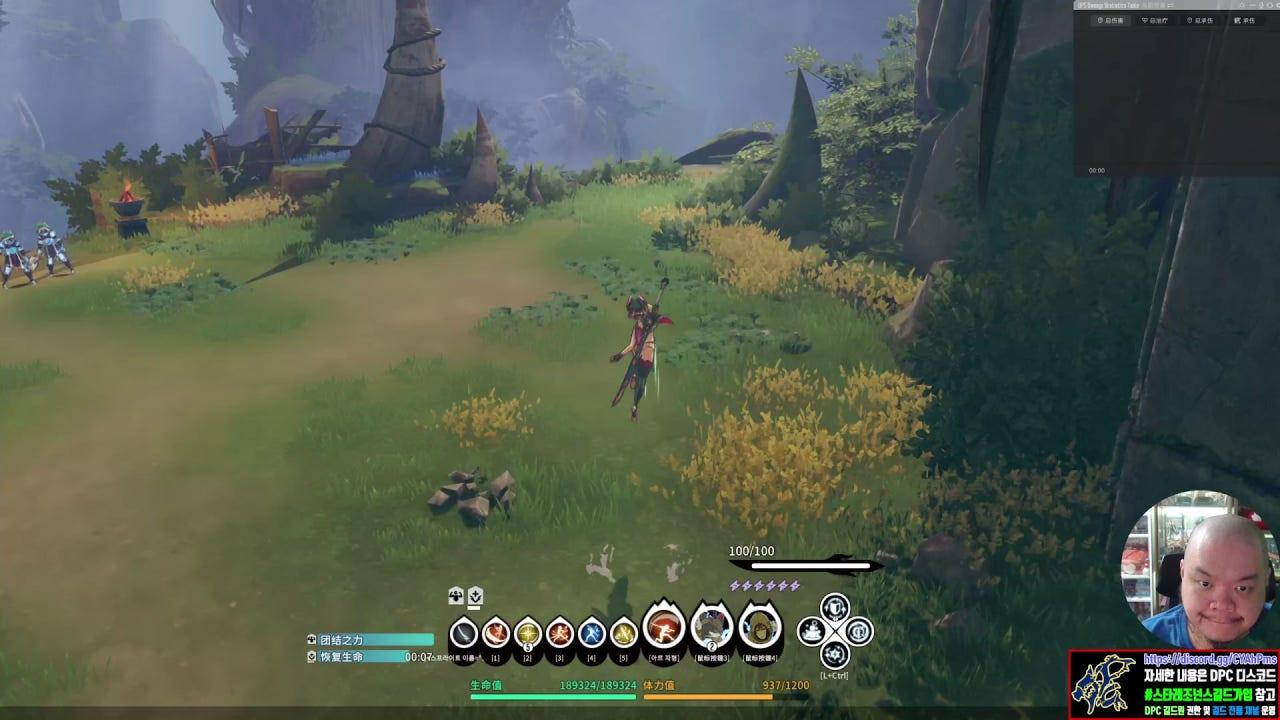
Task: Cast the blue skill bound to key 4
Action: (x=591, y=633)
